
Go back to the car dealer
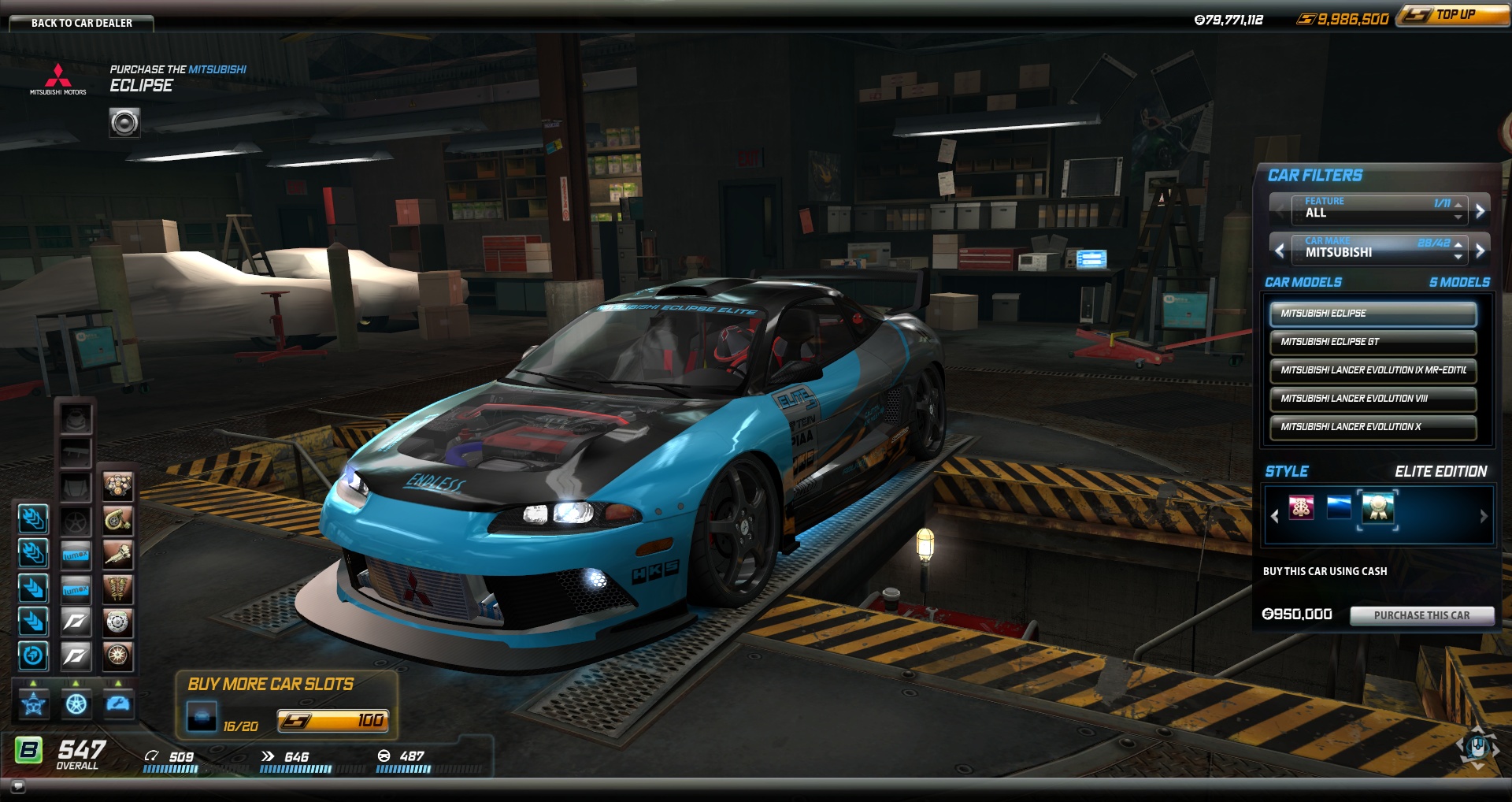pyautogui.click(x=81, y=23)
